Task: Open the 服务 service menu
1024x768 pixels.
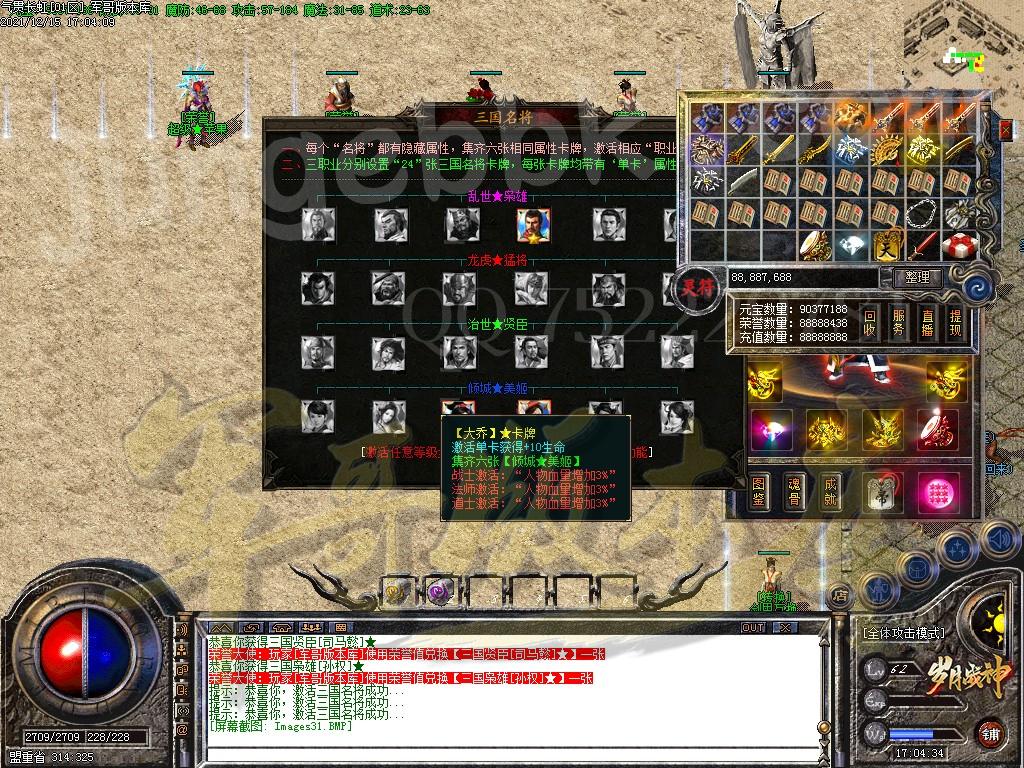Action: 899,322
